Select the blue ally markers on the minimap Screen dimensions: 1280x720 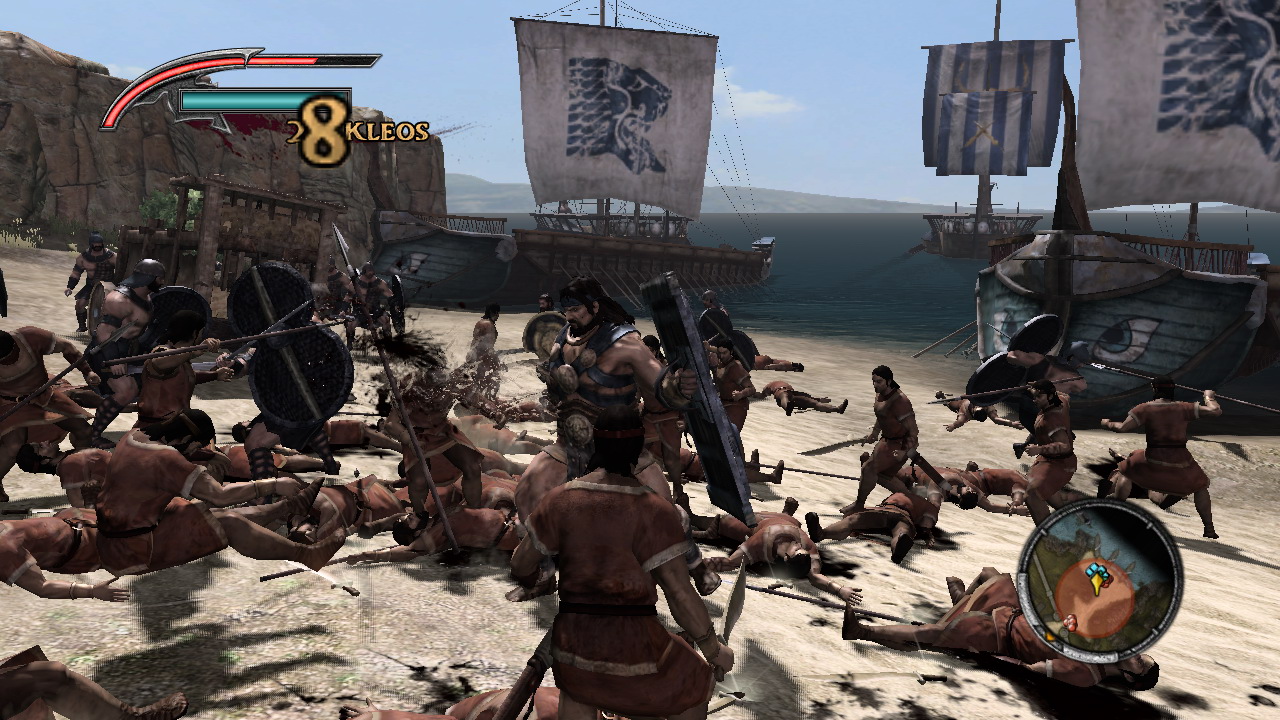pyautogui.click(x=1094, y=570)
